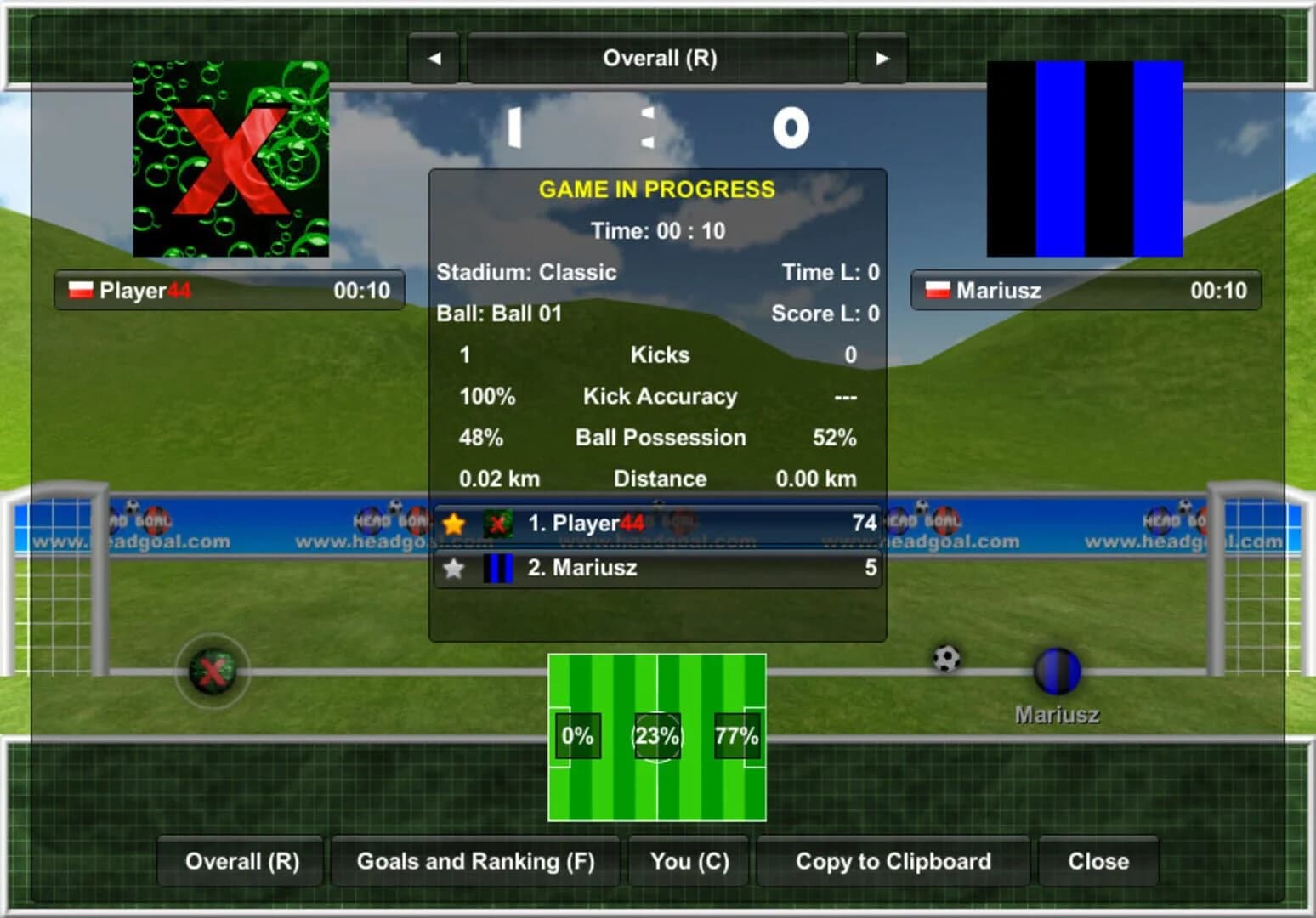Image resolution: width=1316 pixels, height=918 pixels.
Task: Select Mariusz's blue-black striped club emblem
Action: 1085,158
